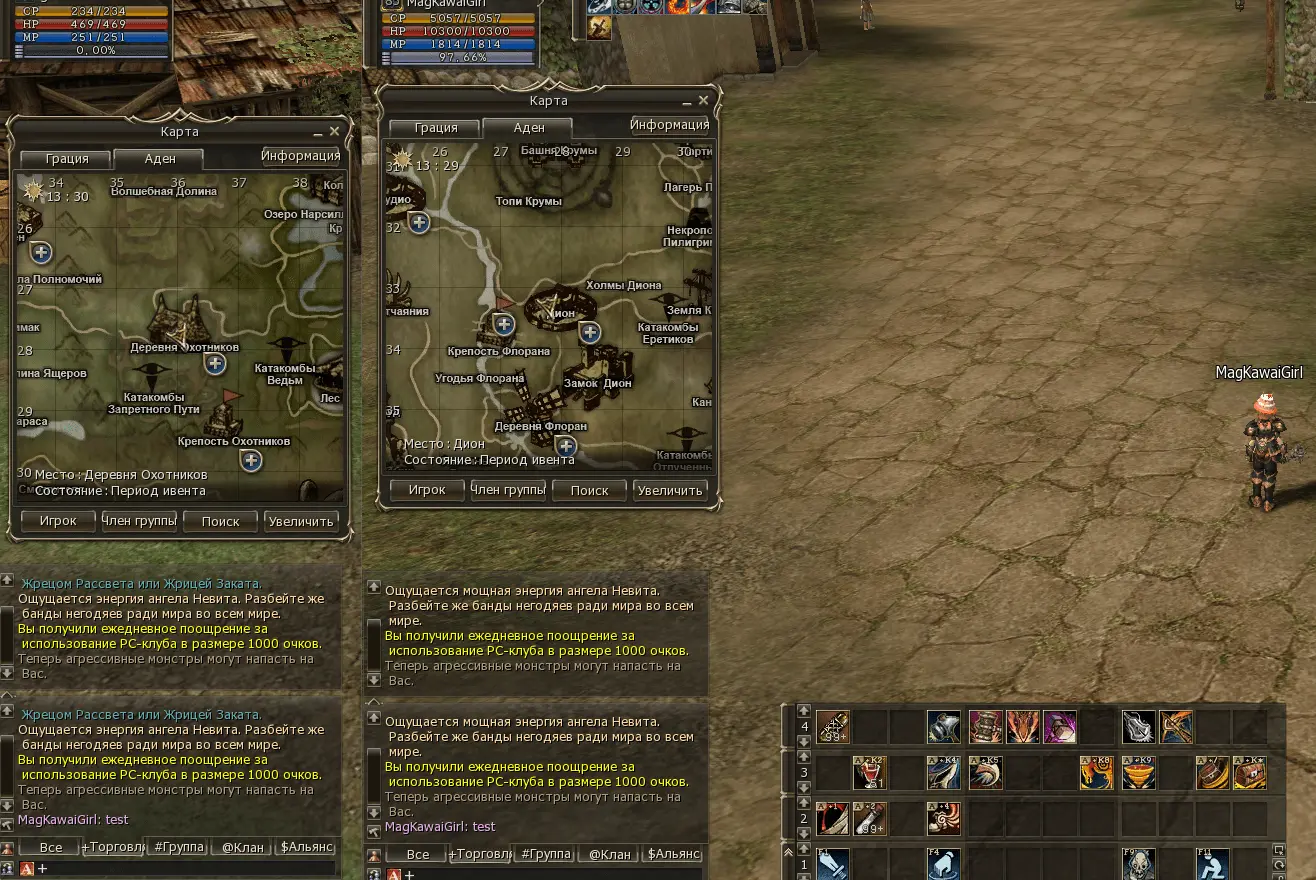This screenshot has width=1316, height=880.
Task: Activate the F1 sword attack action
Action: pos(833,863)
